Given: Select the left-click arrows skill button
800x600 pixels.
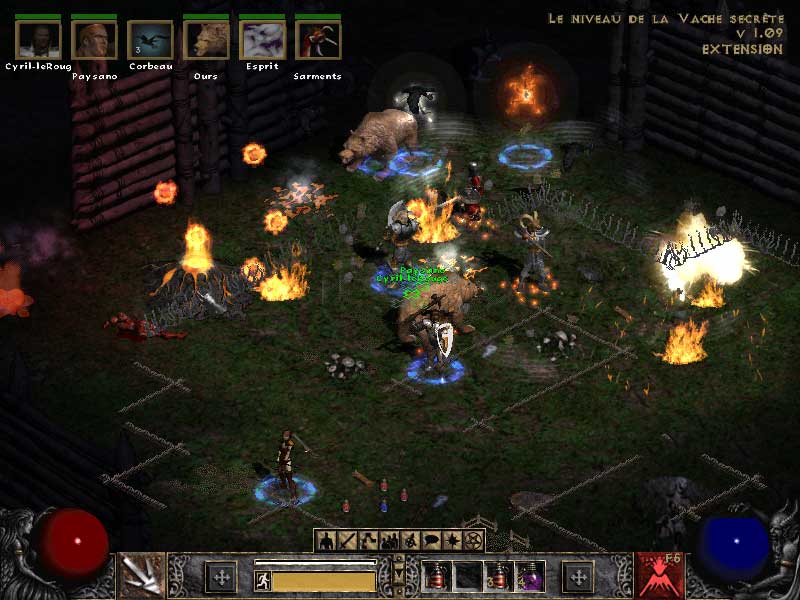Looking at the screenshot, I should 141,576.
